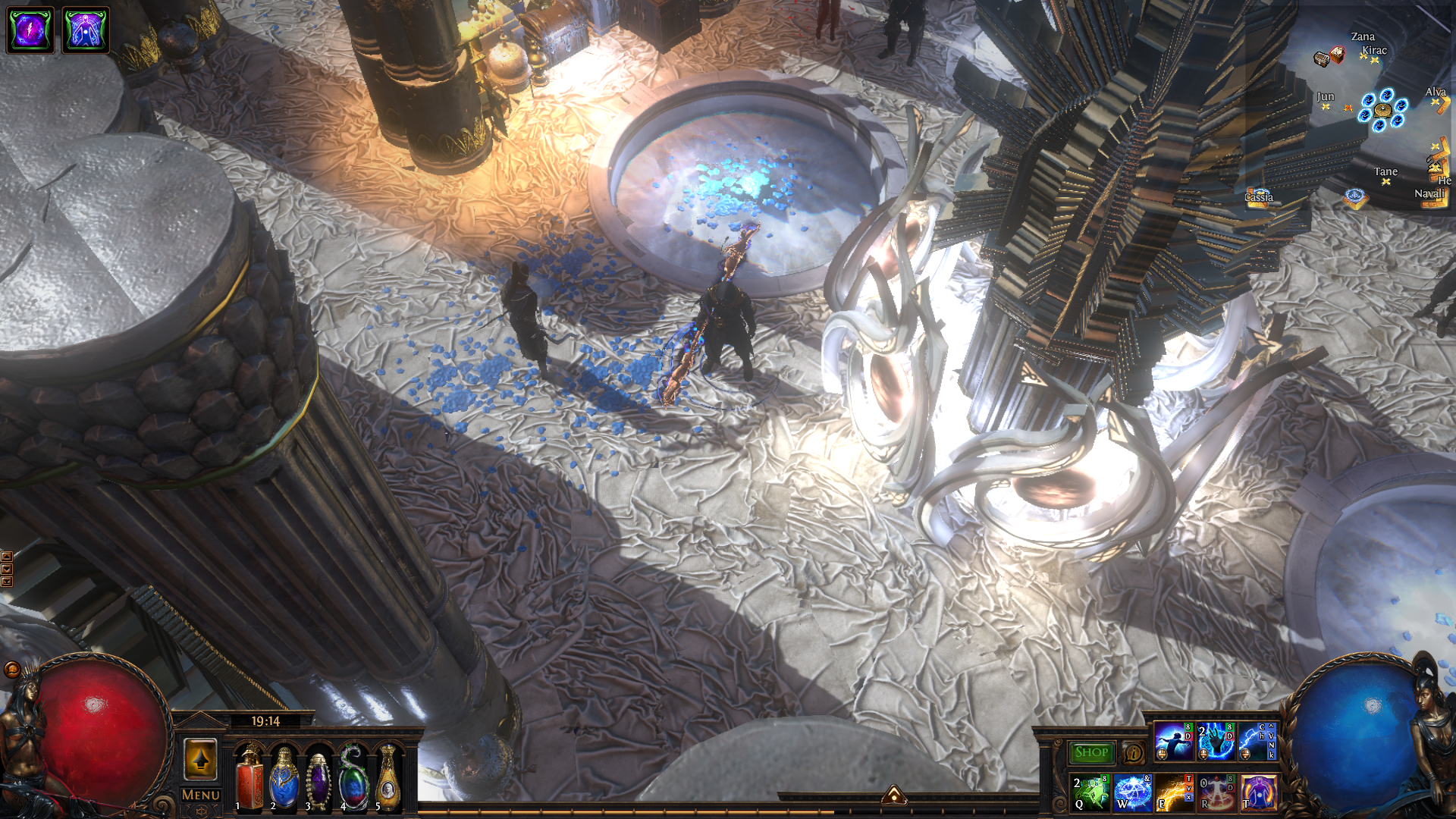Open the green Shop button
This screenshot has height=819, width=1456.
click(x=1091, y=752)
